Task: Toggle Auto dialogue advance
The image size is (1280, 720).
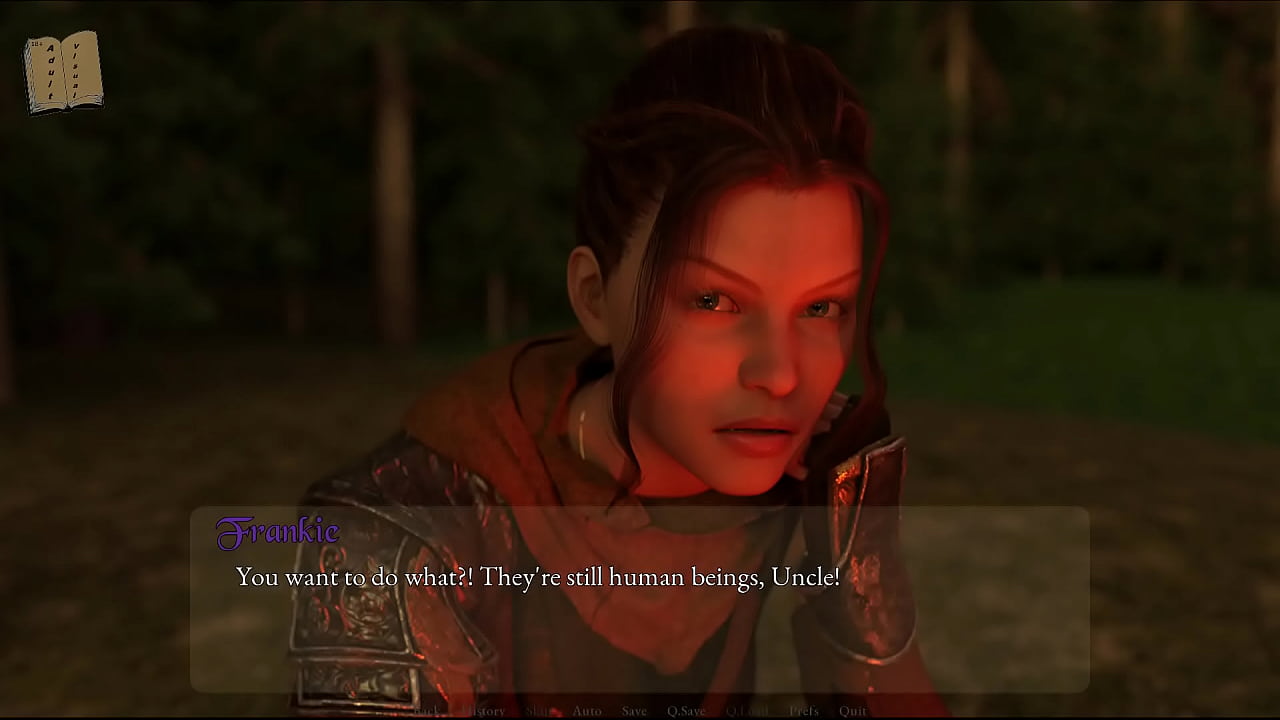Action: [x=587, y=711]
